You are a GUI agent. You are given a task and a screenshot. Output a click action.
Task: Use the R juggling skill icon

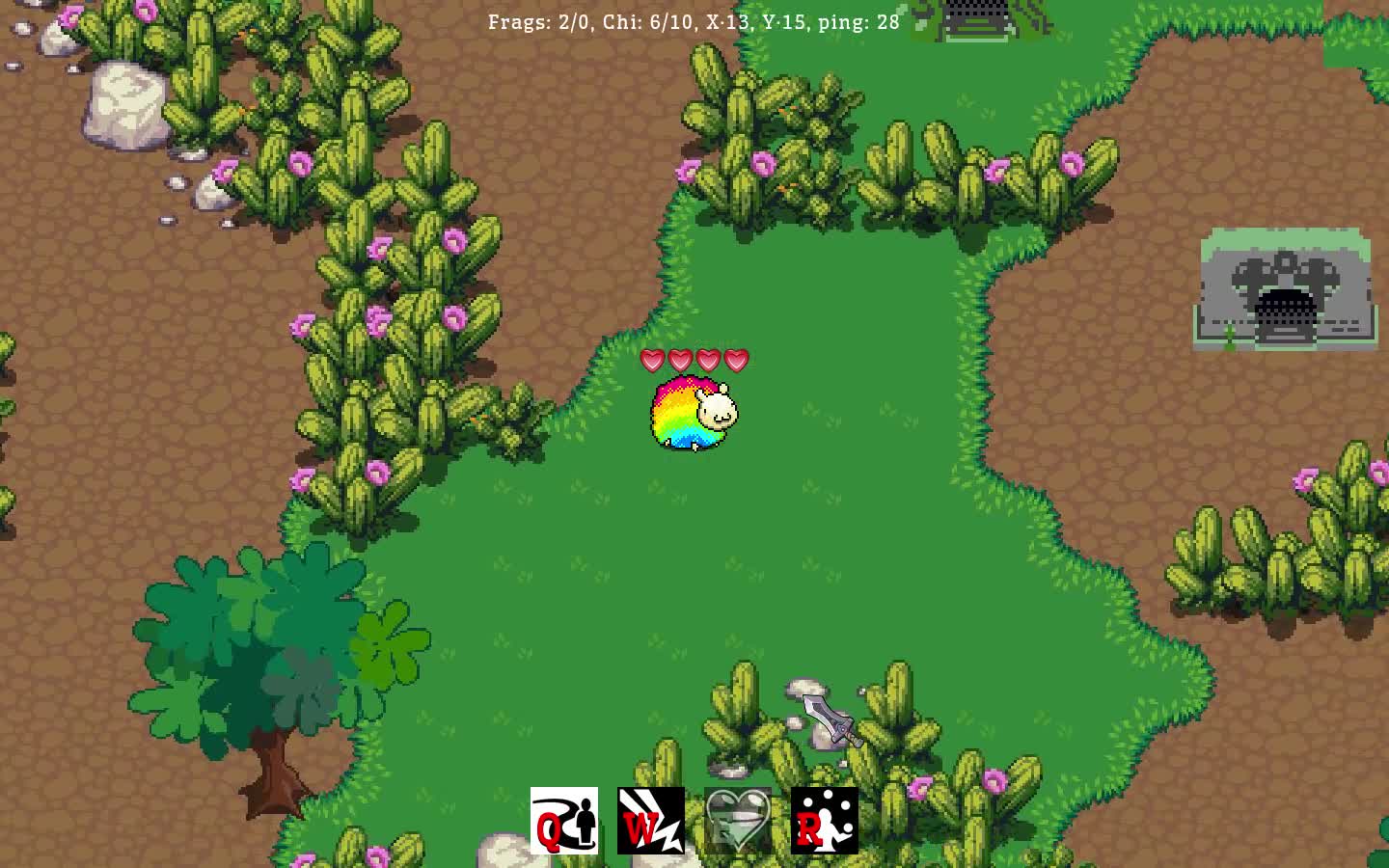tap(824, 820)
